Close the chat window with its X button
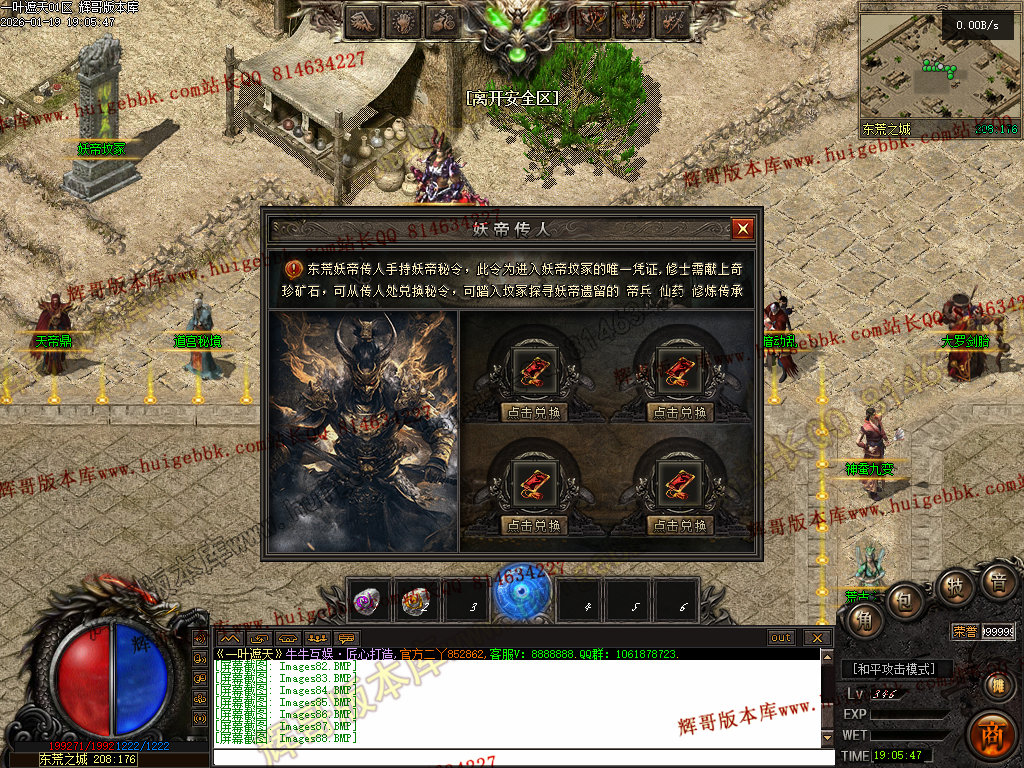 (817, 637)
